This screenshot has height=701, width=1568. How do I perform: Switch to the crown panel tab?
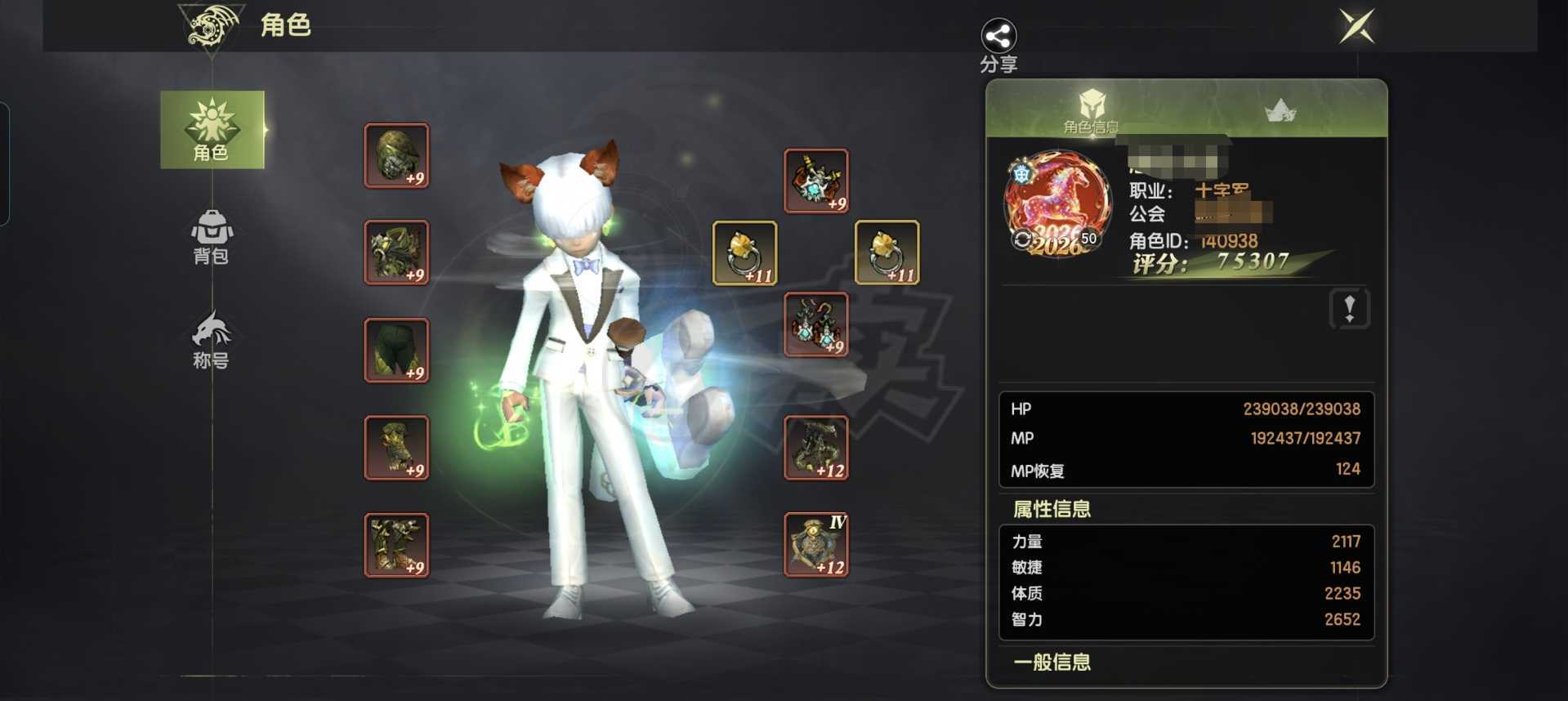[1280, 110]
